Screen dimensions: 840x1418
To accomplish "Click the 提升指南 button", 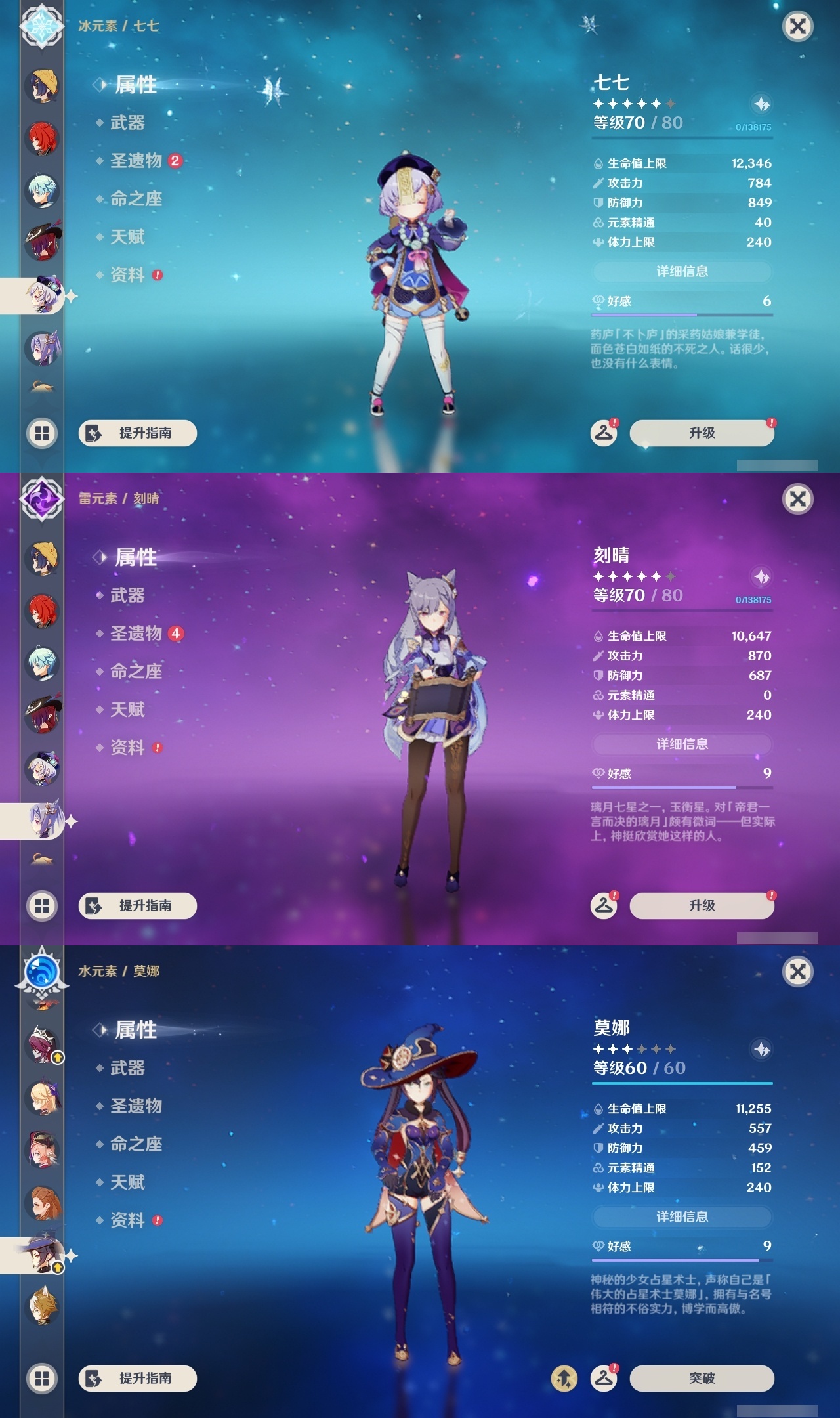I will [x=136, y=905].
